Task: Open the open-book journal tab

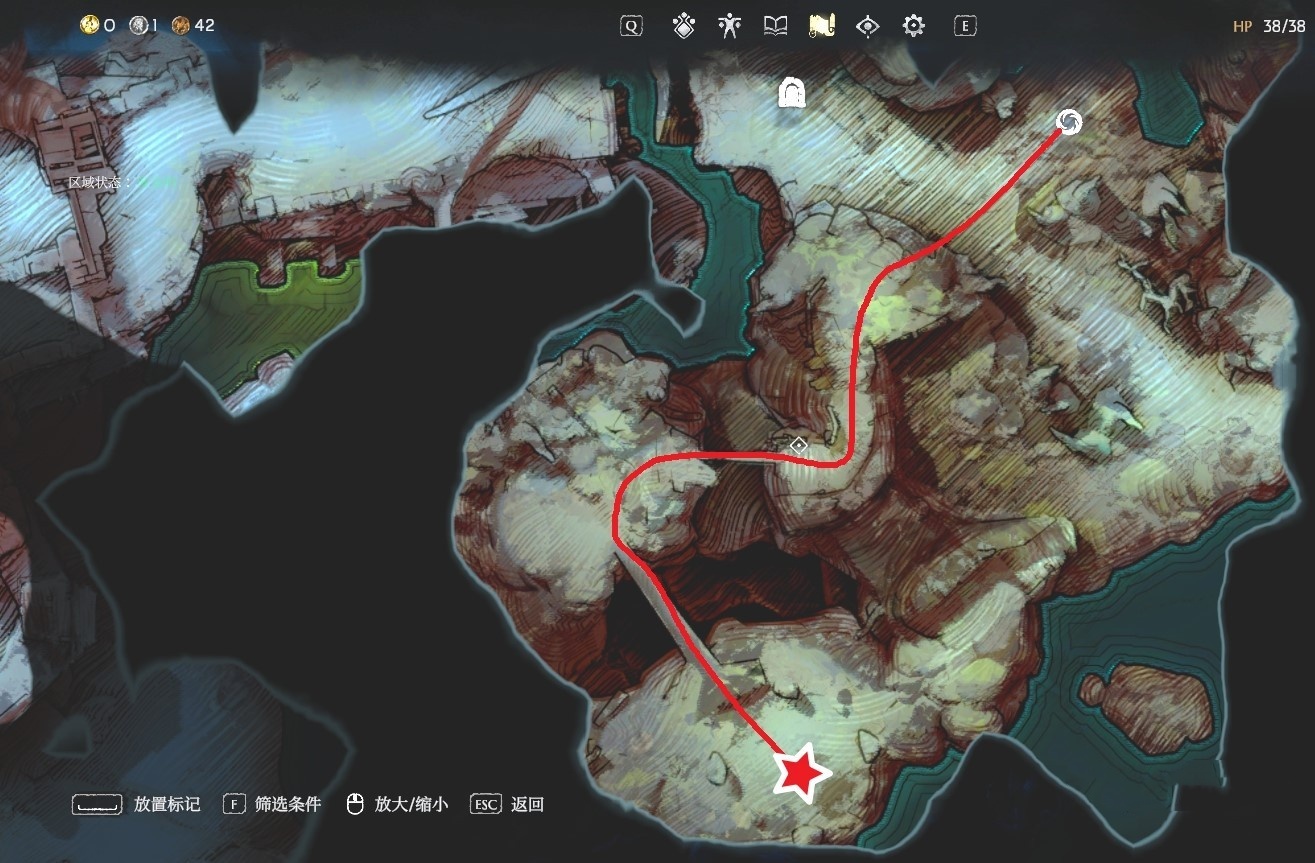Action: [776, 26]
